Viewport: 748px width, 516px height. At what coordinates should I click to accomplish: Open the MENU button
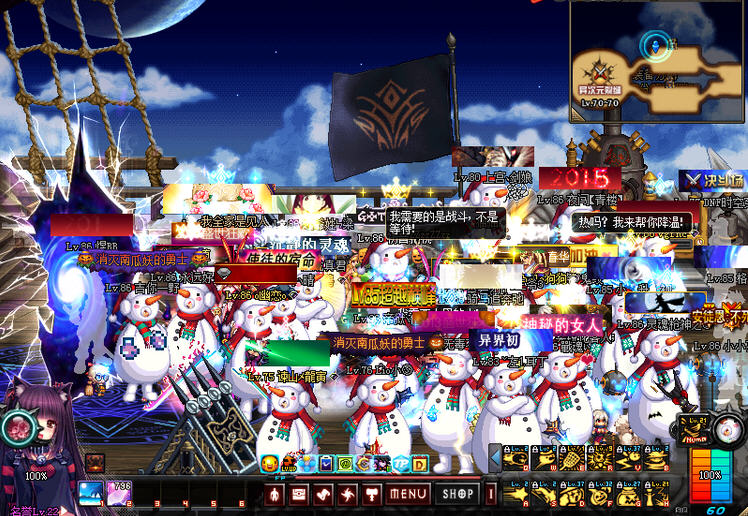[x=408, y=494]
